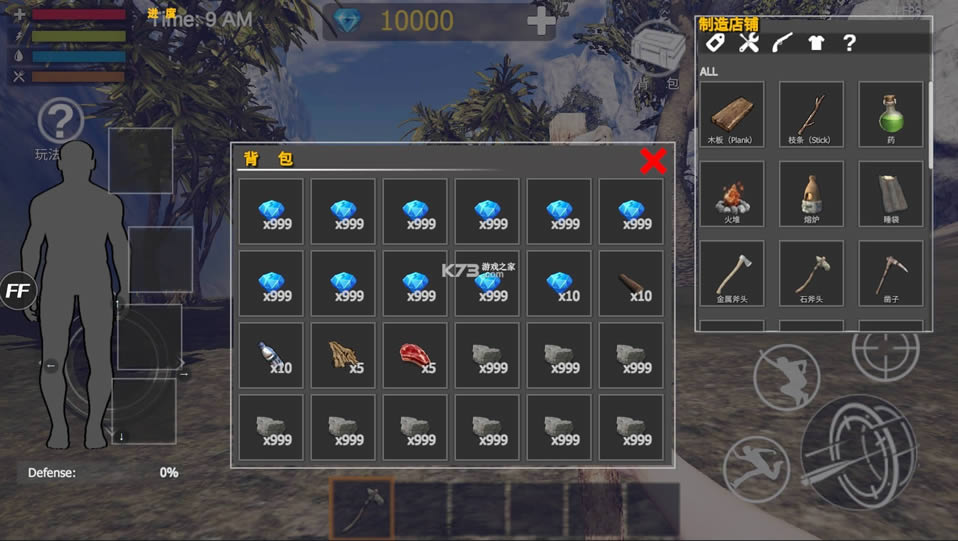
Task: Open the question mark crafting tab
Action: (x=849, y=43)
